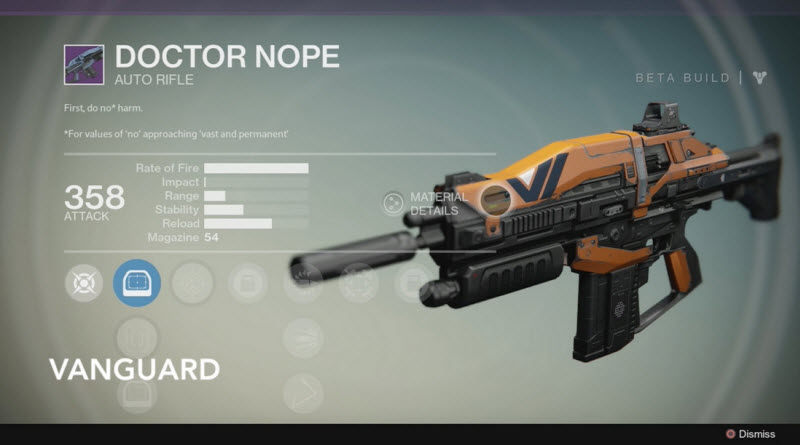Select the crossed-out crosshair perk node
This screenshot has width=800, height=445.
(83, 285)
